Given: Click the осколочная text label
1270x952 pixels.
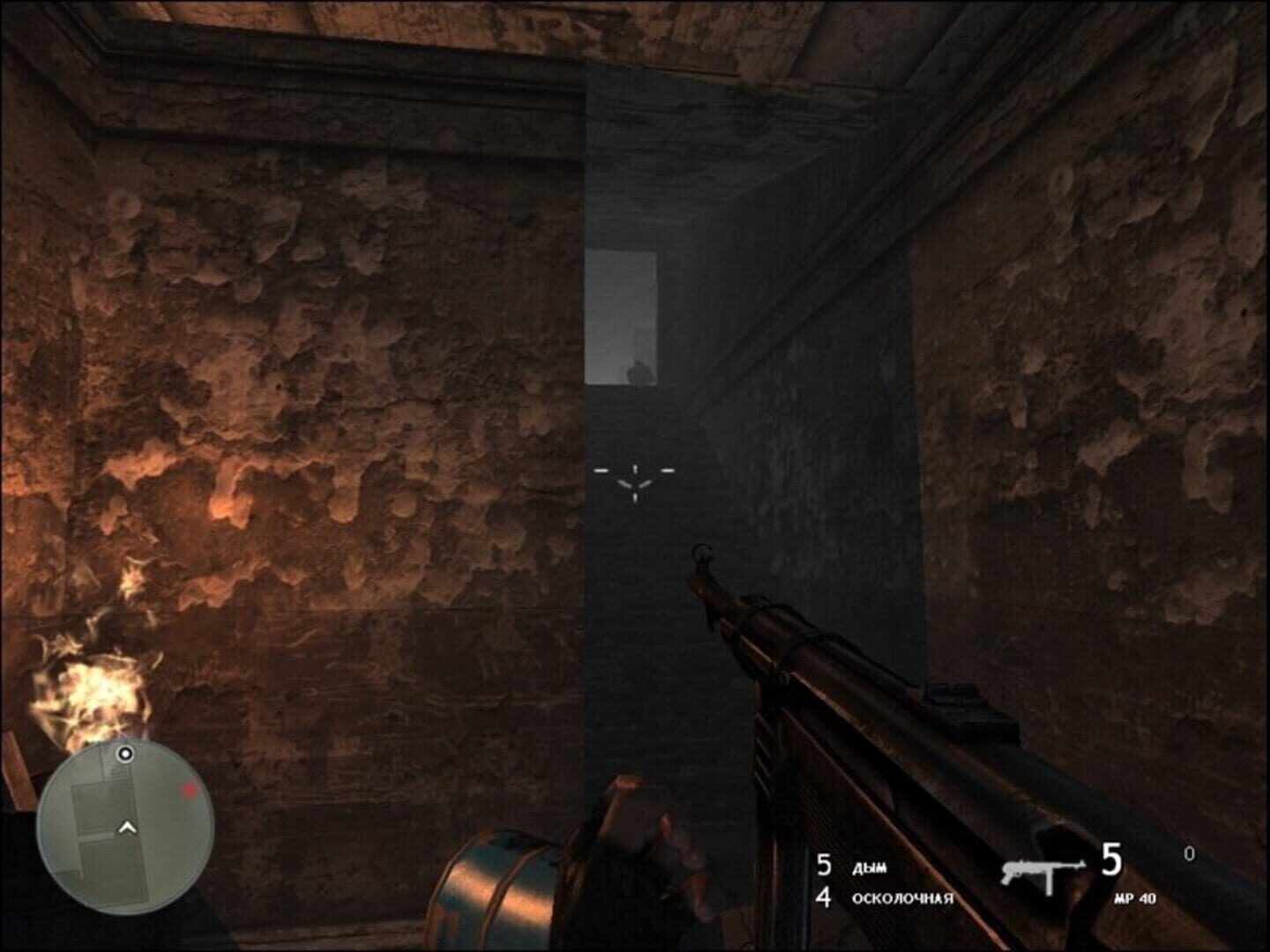Looking at the screenshot, I should coord(901,899).
